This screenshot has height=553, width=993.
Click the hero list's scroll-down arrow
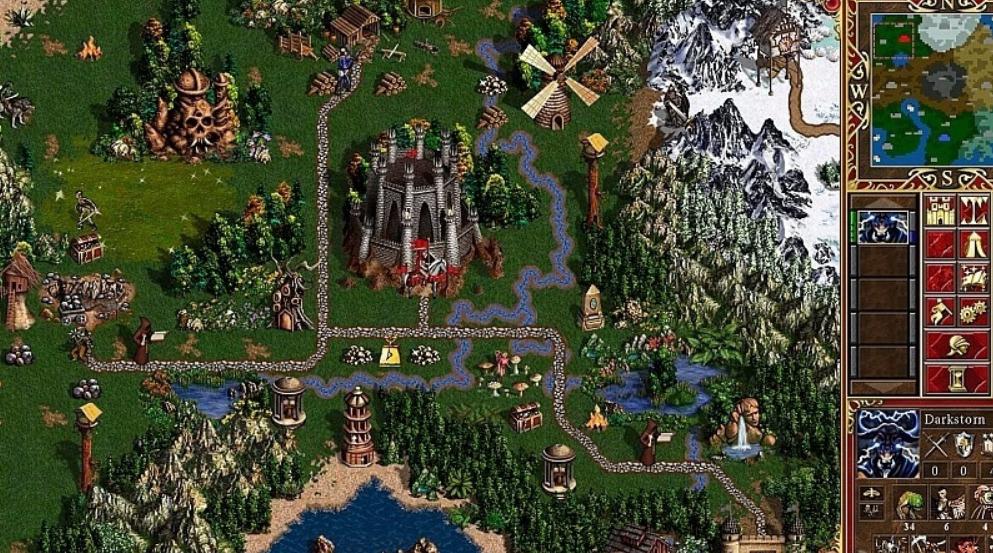click(883, 387)
